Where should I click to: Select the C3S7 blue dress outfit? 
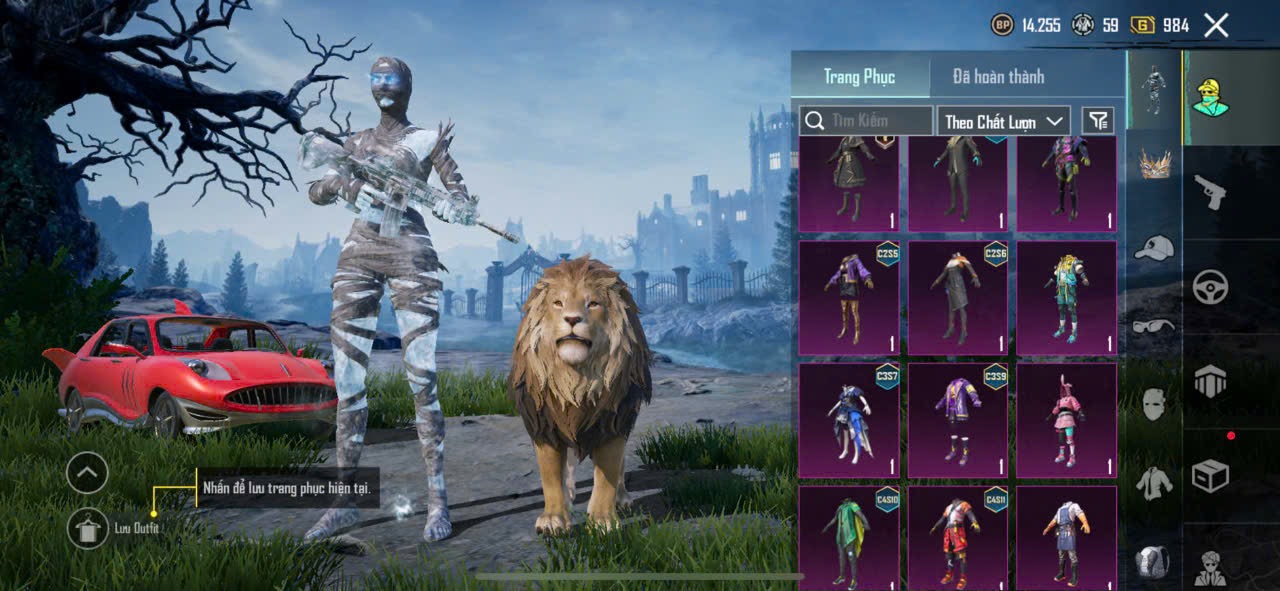click(x=848, y=420)
